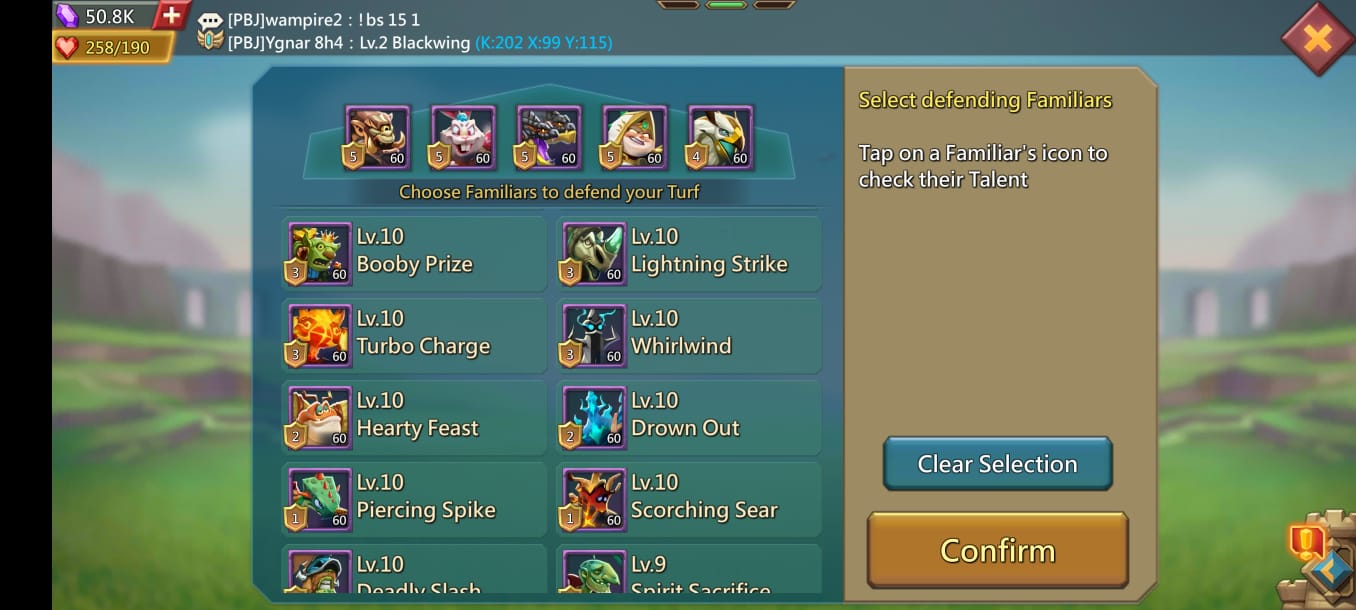Close the Familiar selection window
Screen dimensions: 1356x610
(1317, 38)
